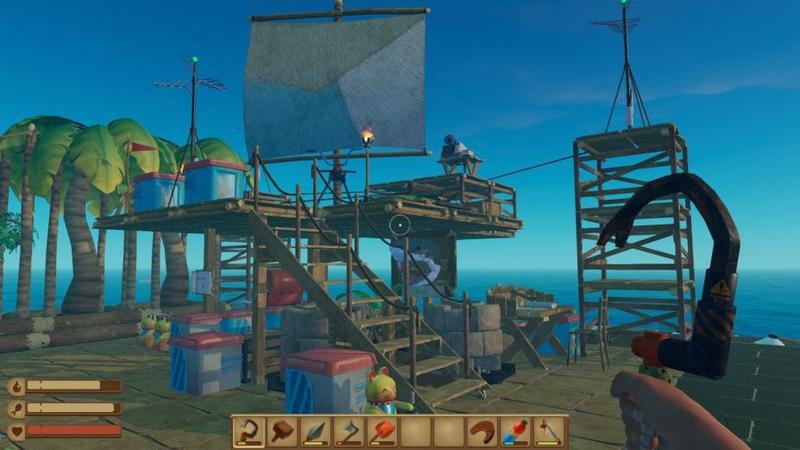
Task: Select the brown curved item slot
Action: click(x=483, y=432)
